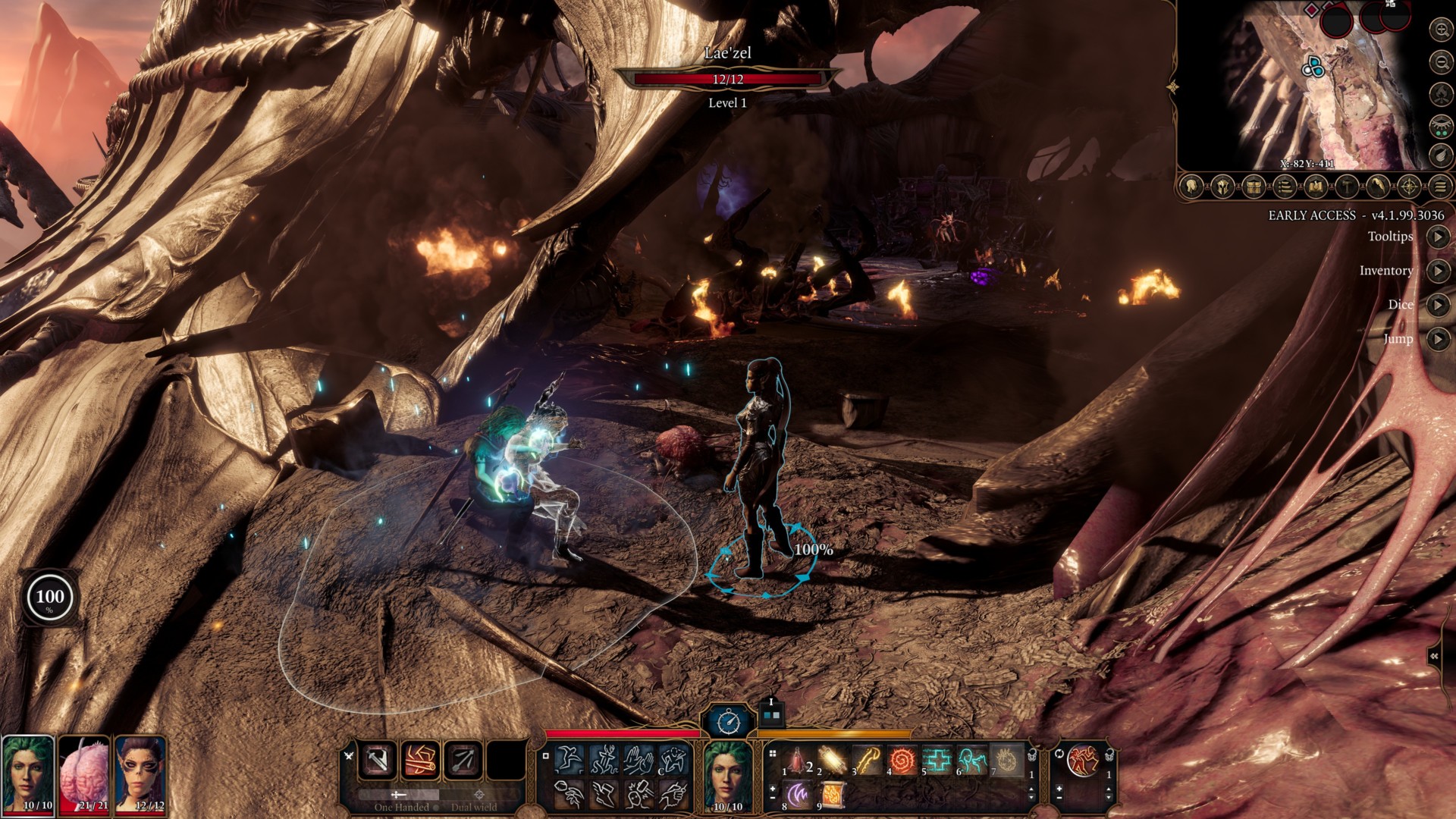Click the stopwatch turn-based mode button
This screenshot has height=819, width=1456.
coord(728,721)
